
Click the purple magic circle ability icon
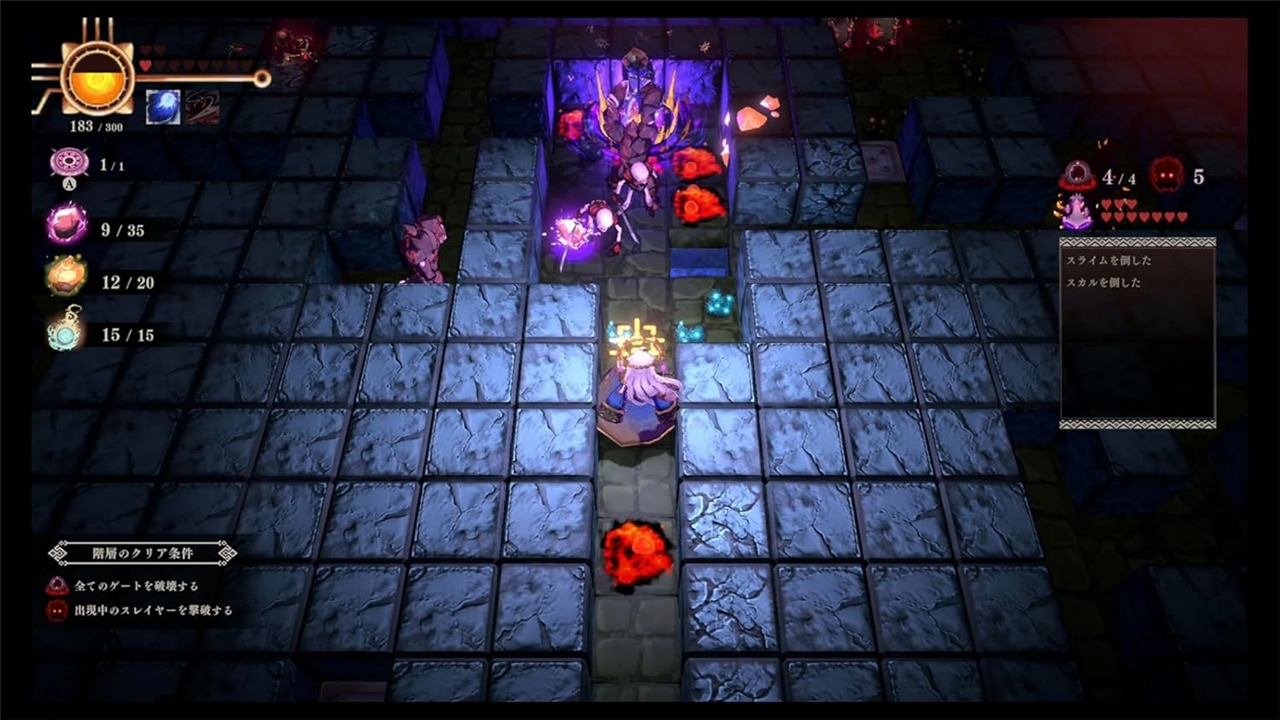(x=68, y=164)
